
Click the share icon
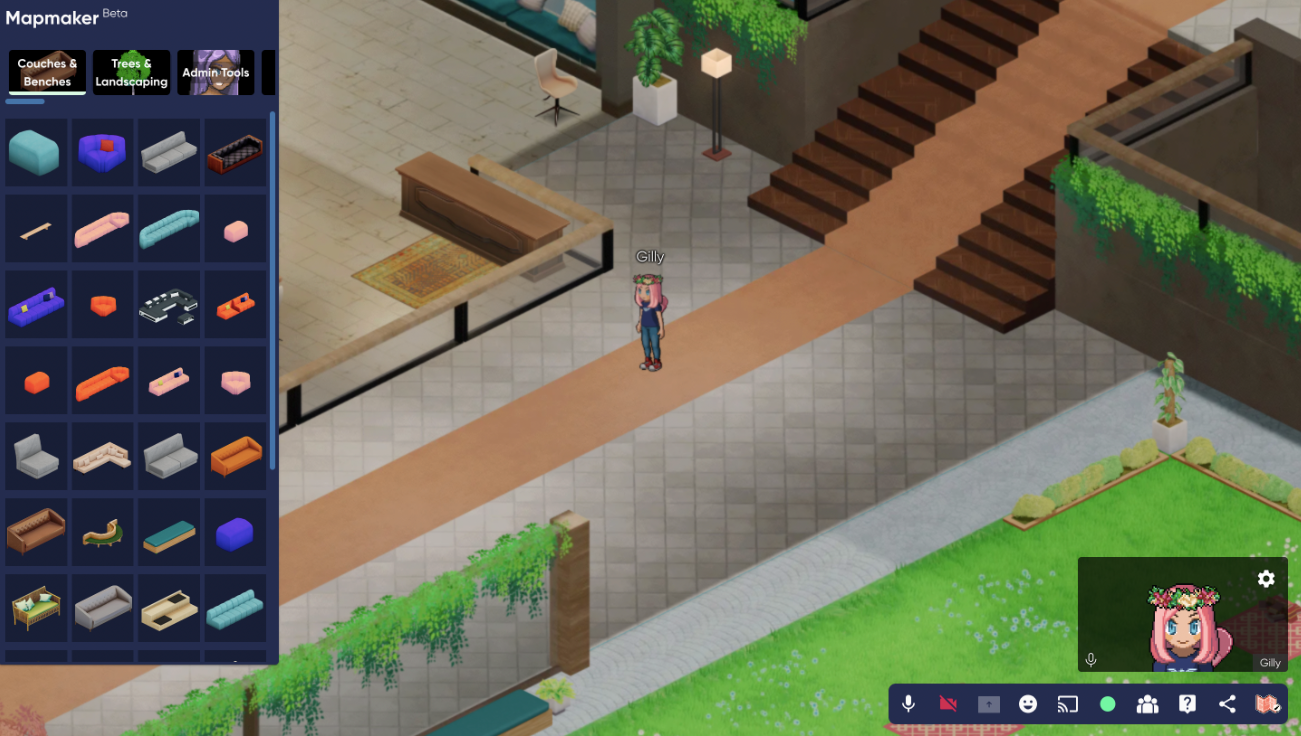(1227, 704)
